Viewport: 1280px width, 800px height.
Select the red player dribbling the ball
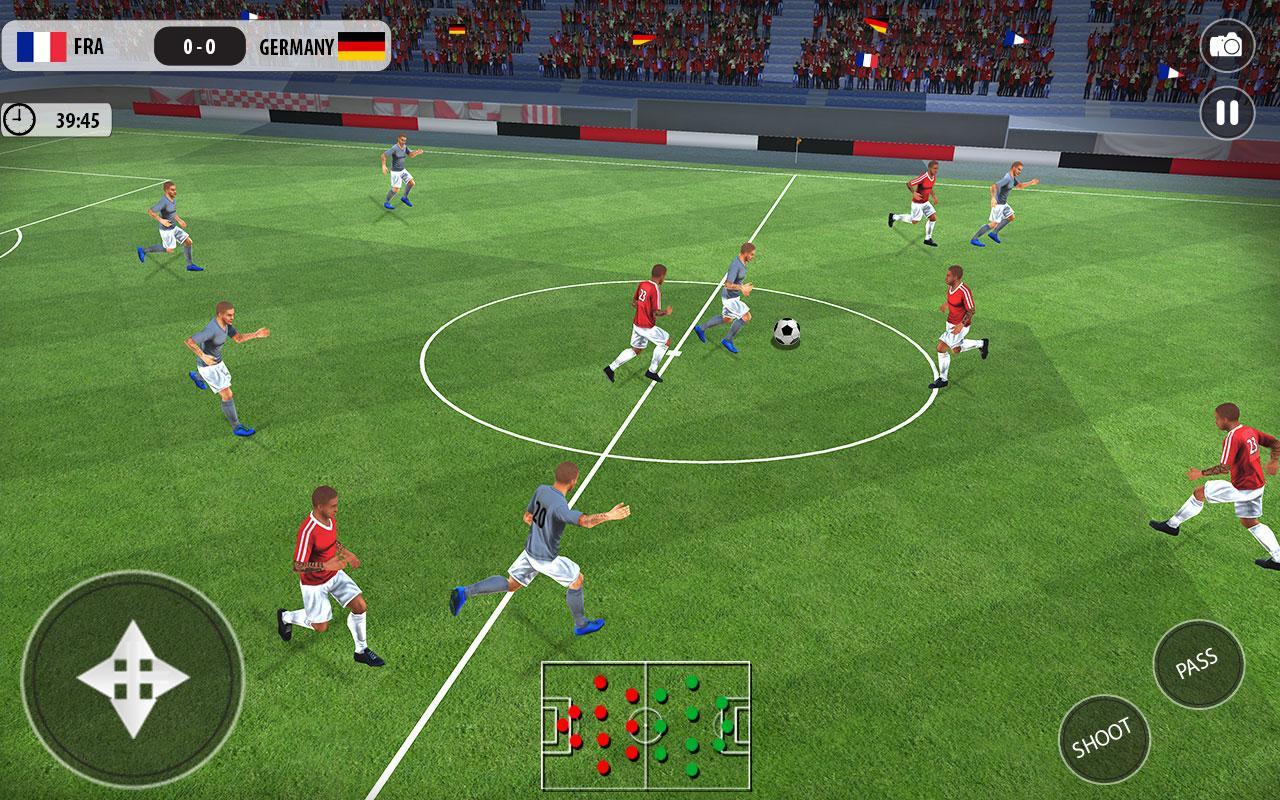(x=650, y=310)
